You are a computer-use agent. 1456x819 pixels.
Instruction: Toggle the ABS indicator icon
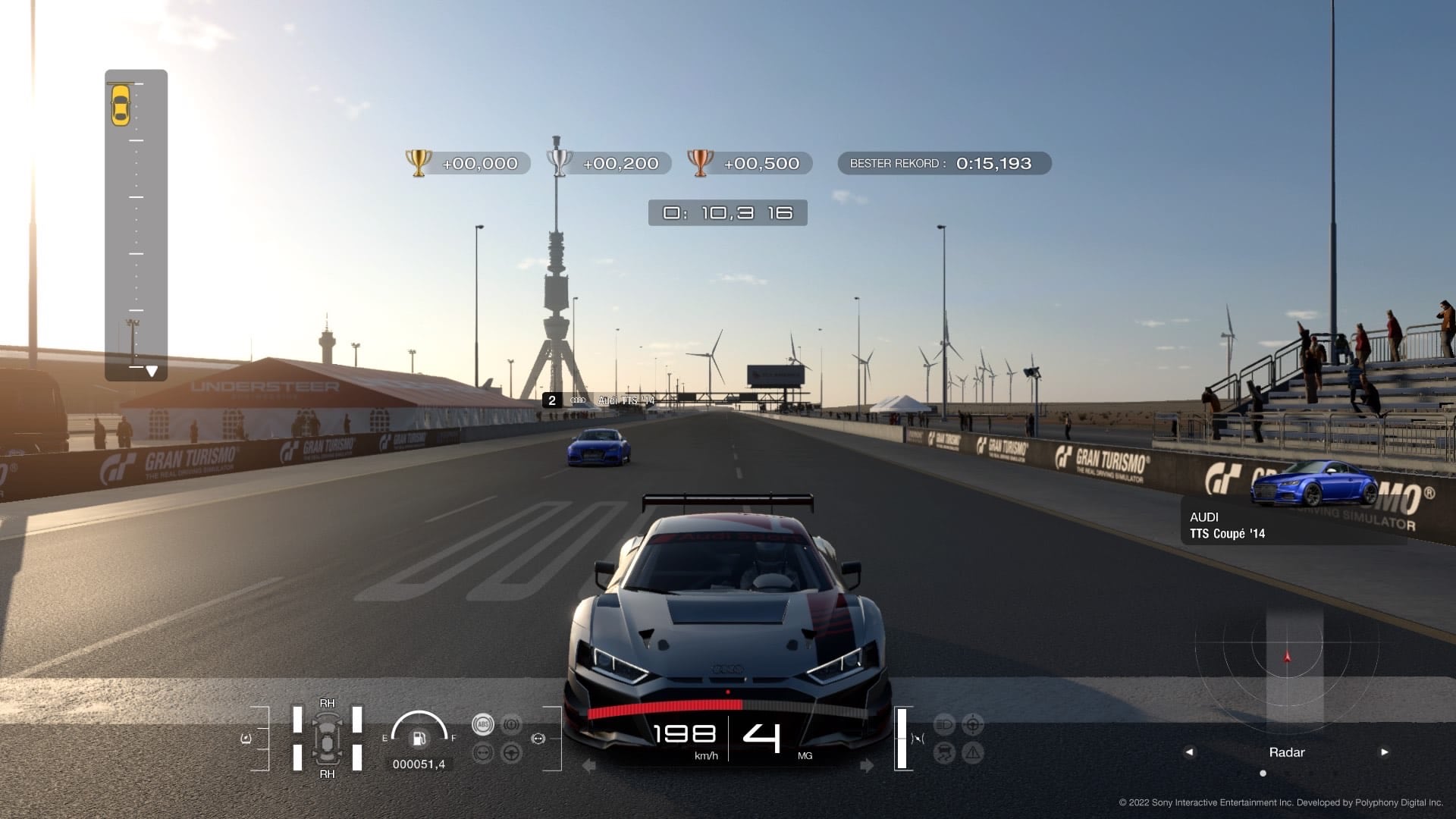(482, 724)
